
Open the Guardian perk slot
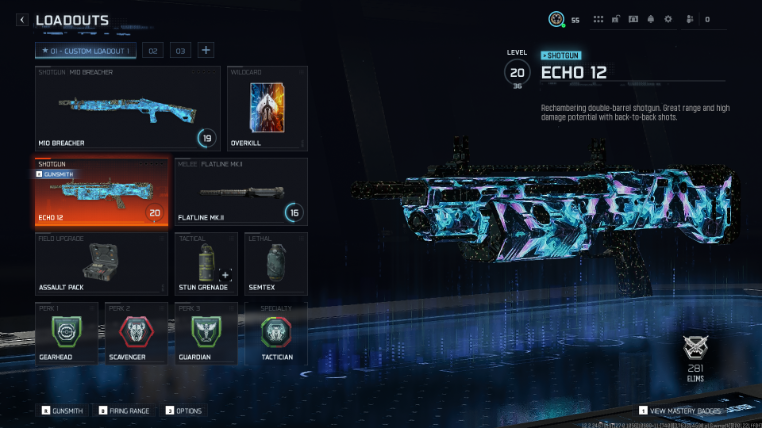click(x=204, y=333)
